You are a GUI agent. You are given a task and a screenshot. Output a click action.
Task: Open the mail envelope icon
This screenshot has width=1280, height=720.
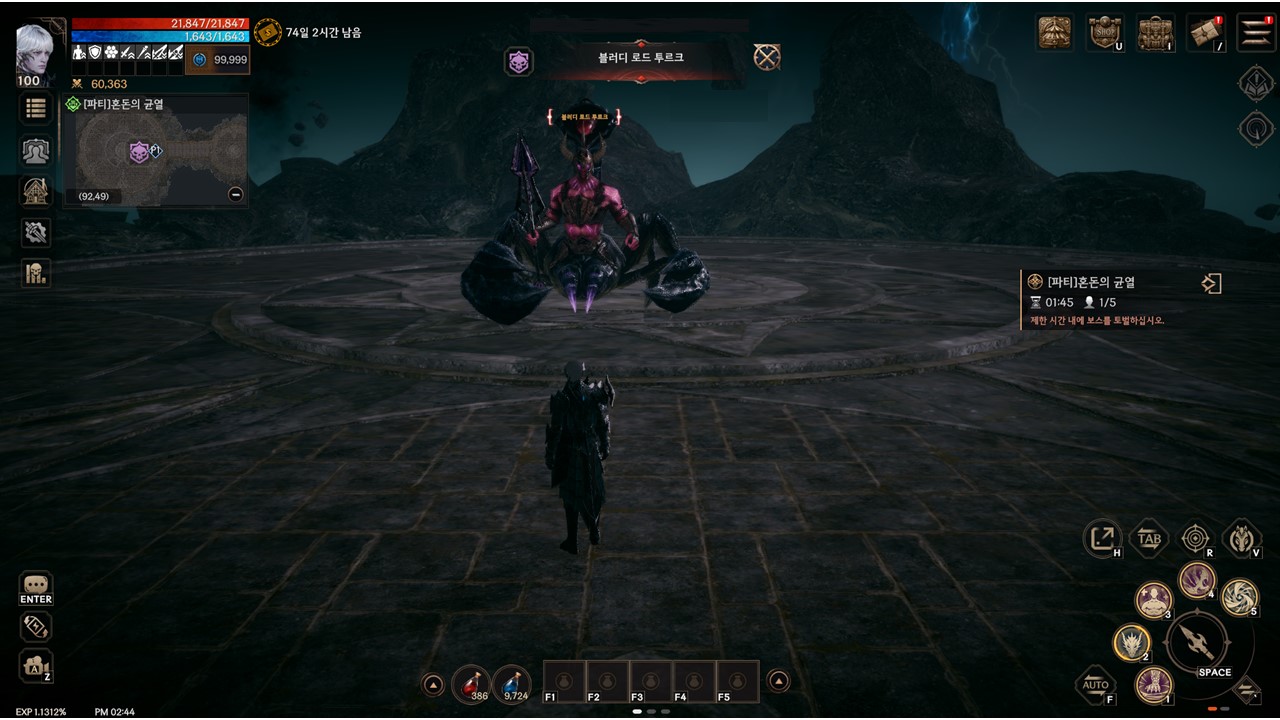1206,32
